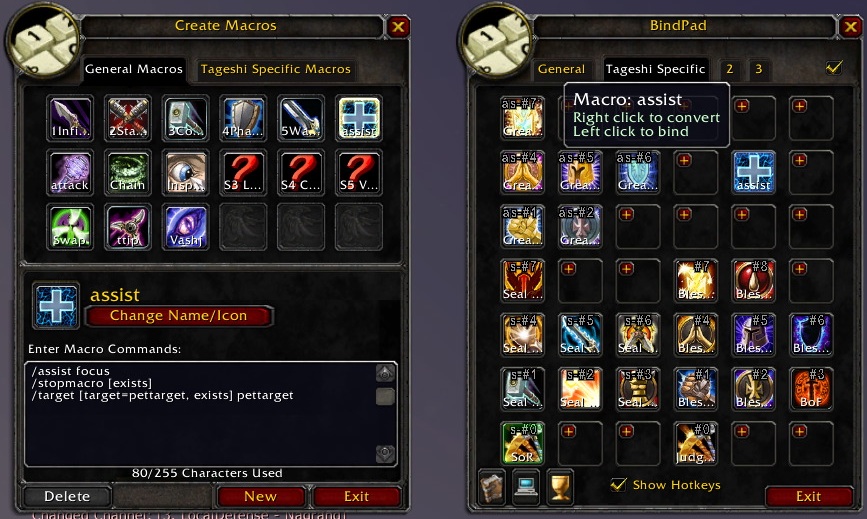Pick the ttip macro icon
Image resolution: width=867 pixels, height=519 pixels.
coord(127,225)
